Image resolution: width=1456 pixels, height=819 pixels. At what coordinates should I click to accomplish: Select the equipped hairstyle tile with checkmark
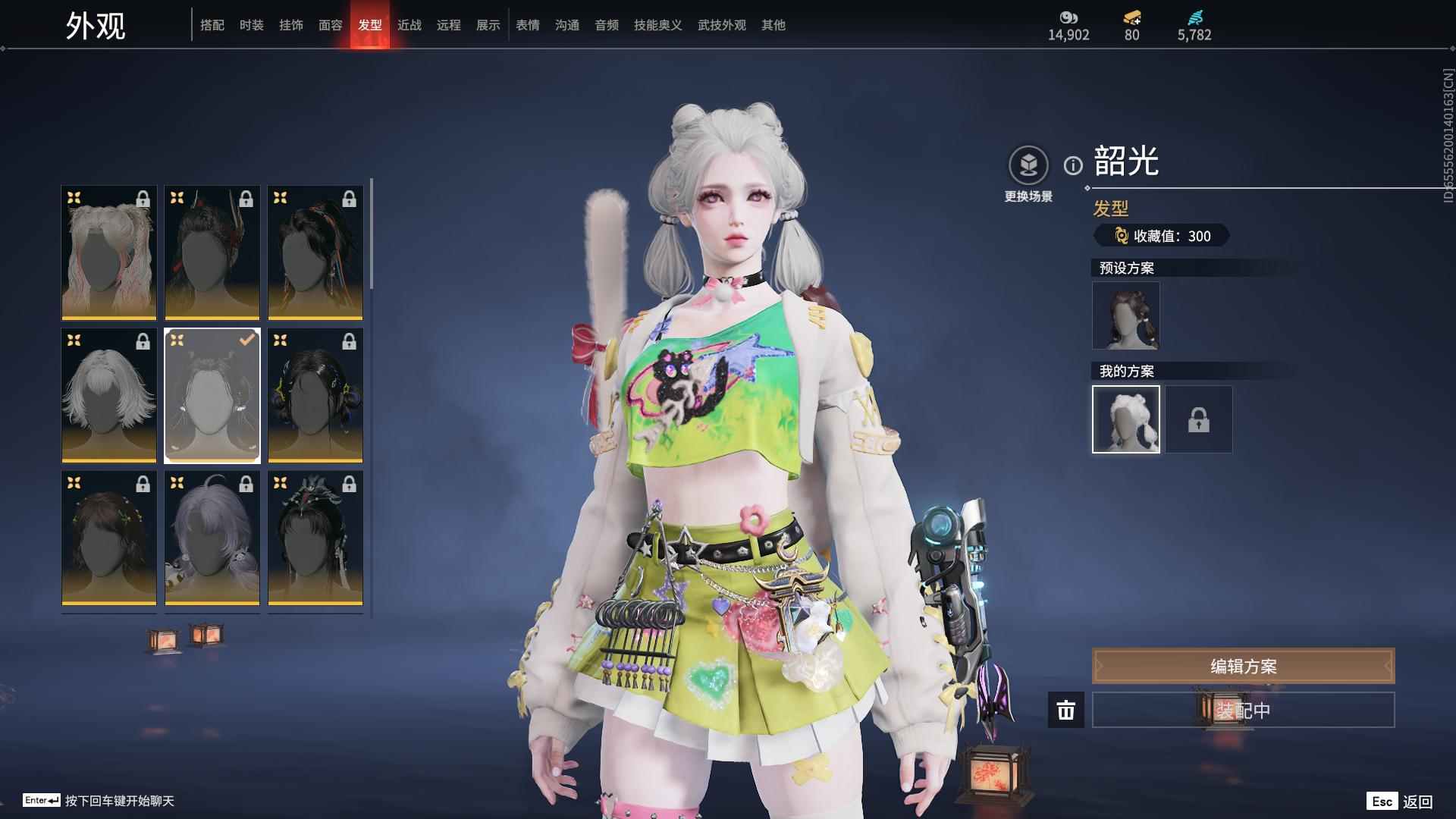pos(212,395)
